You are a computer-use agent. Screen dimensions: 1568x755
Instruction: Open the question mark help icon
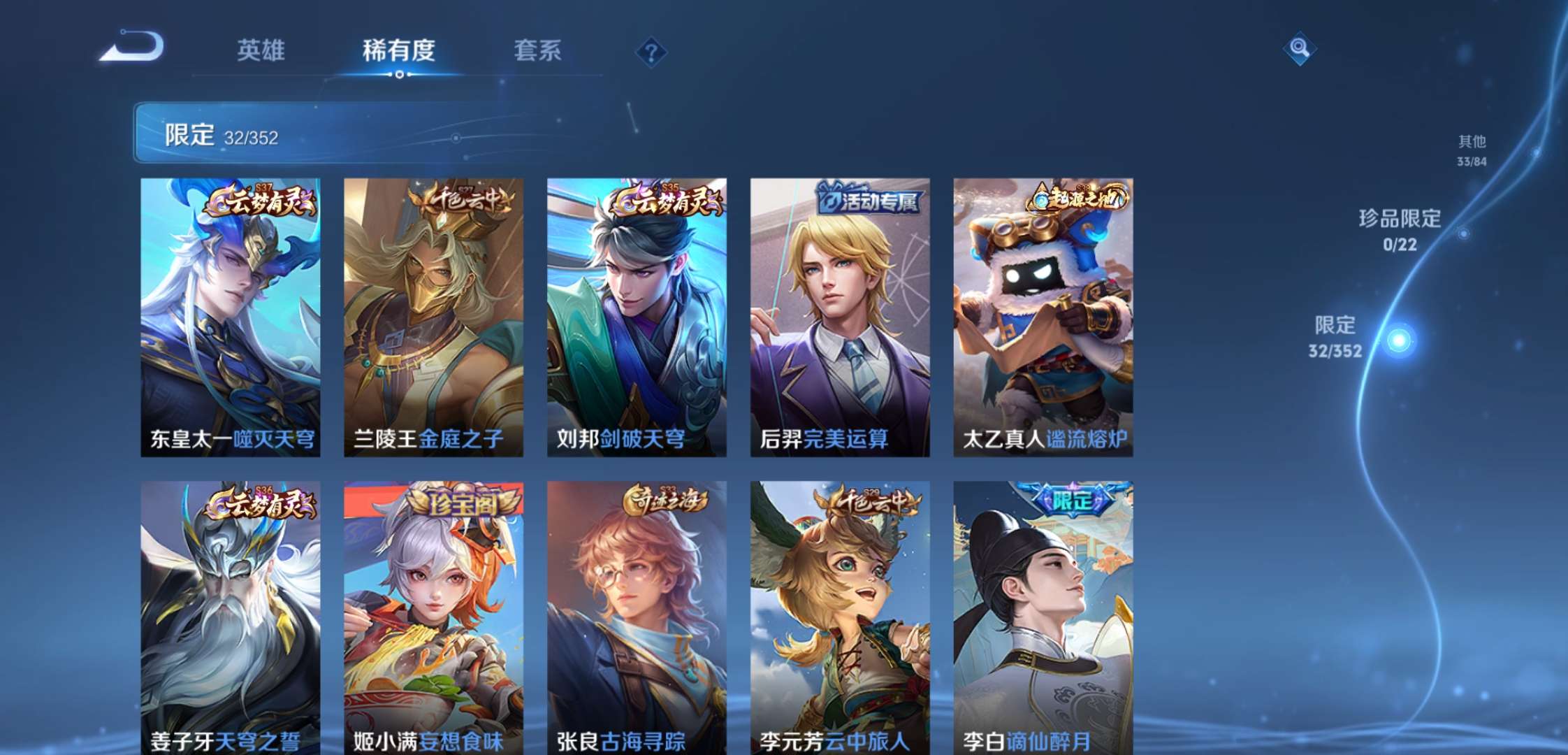coord(650,52)
